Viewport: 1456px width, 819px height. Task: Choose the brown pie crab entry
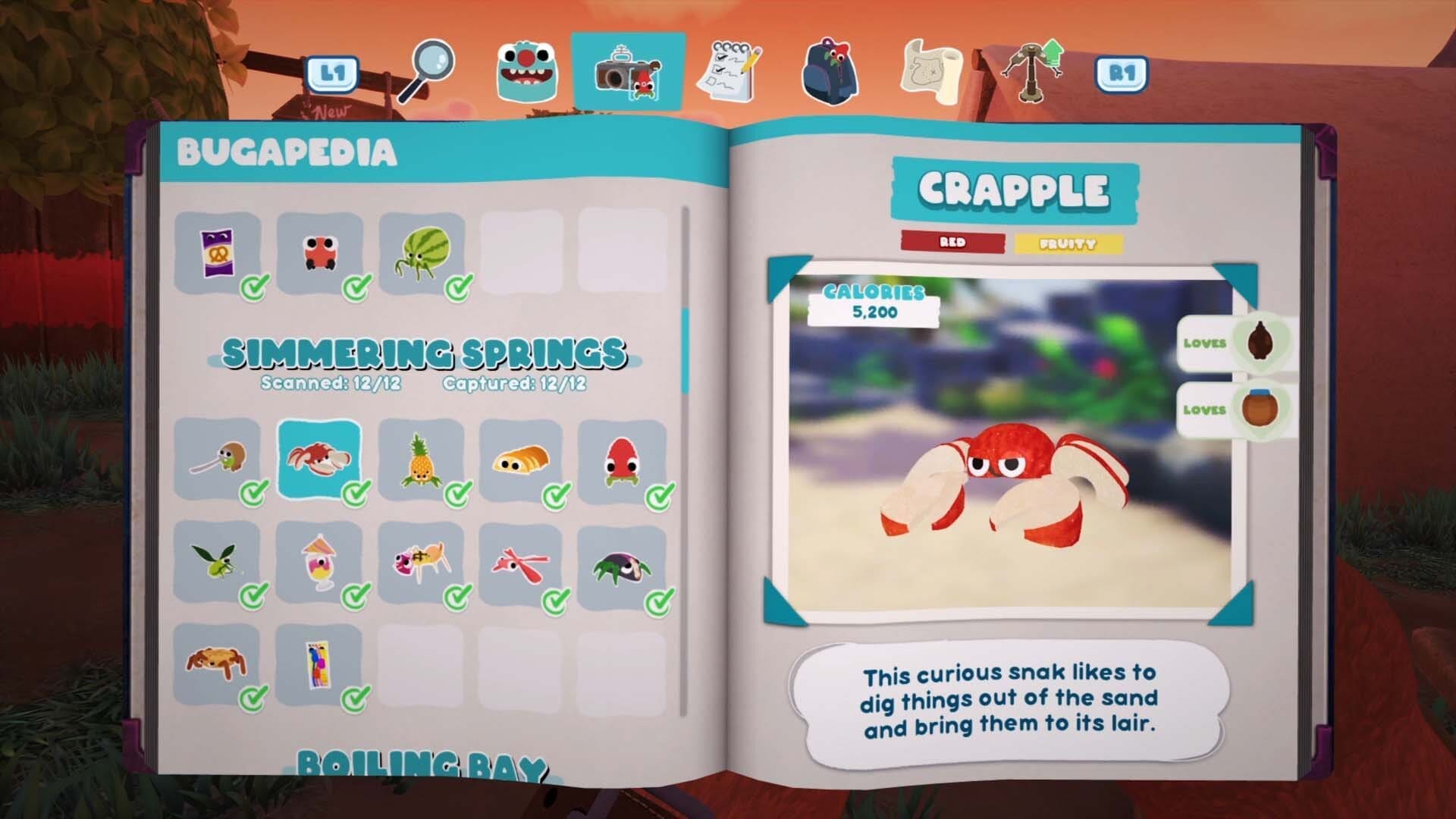(x=217, y=664)
